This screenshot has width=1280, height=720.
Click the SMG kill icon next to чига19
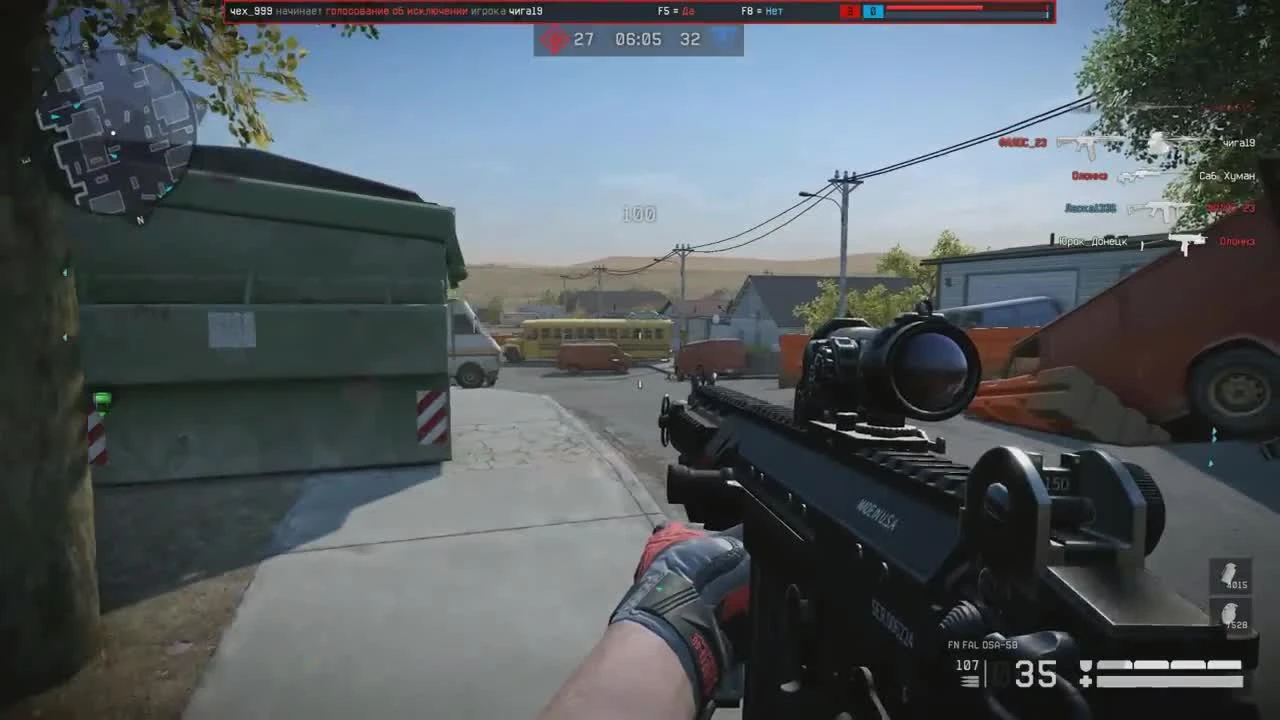[x=1080, y=144]
